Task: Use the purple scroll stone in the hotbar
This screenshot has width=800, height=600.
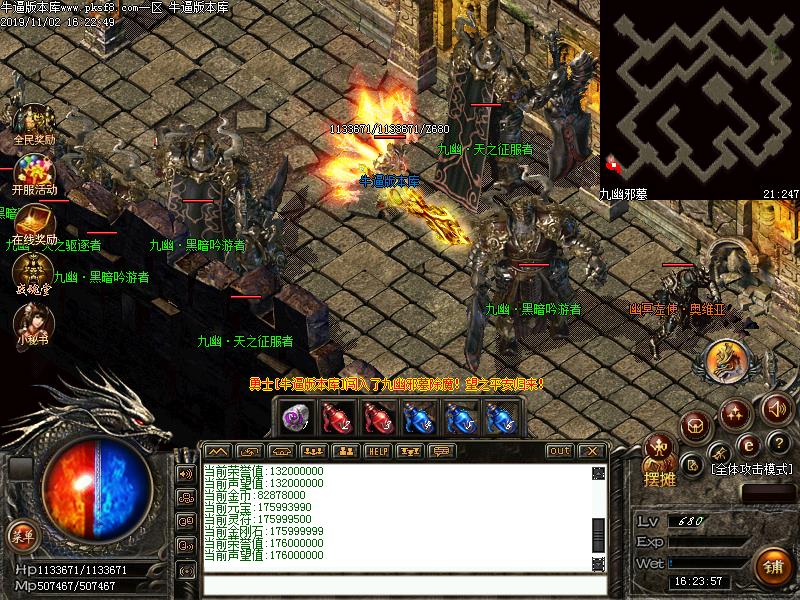Action: pyautogui.click(x=294, y=417)
